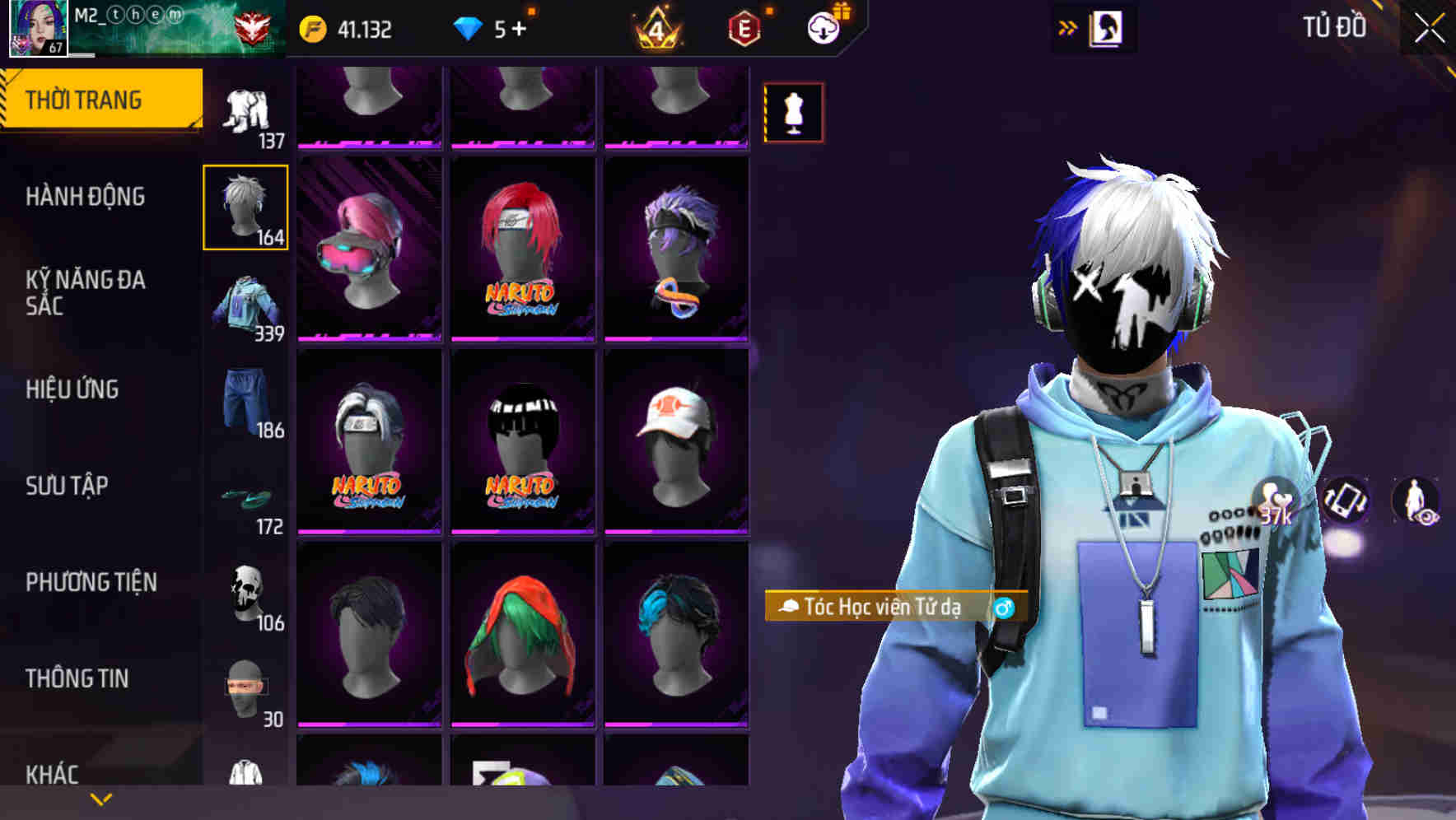Click the diamond balance icon

pyautogui.click(x=468, y=28)
